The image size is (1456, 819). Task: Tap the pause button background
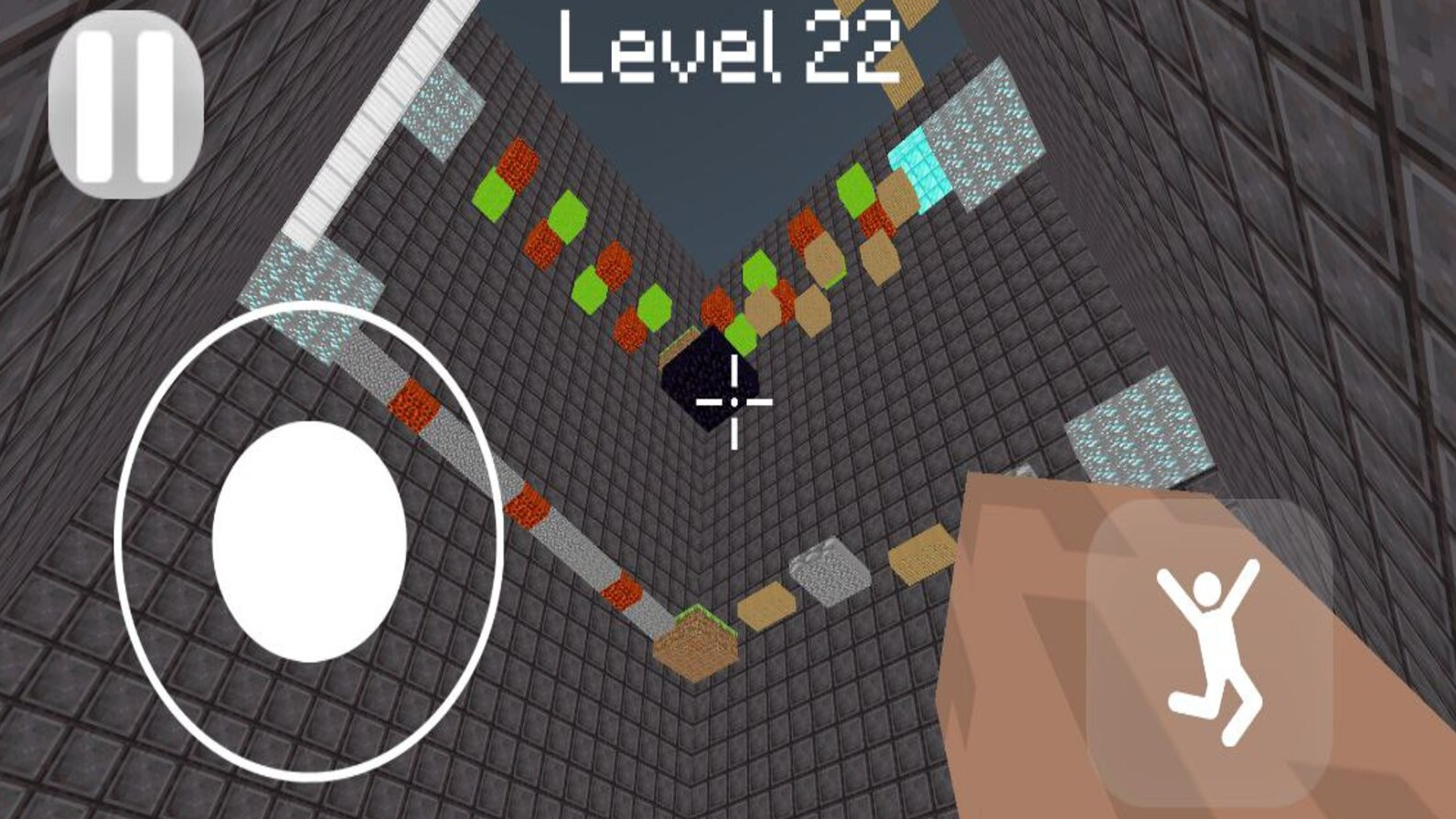126,101
